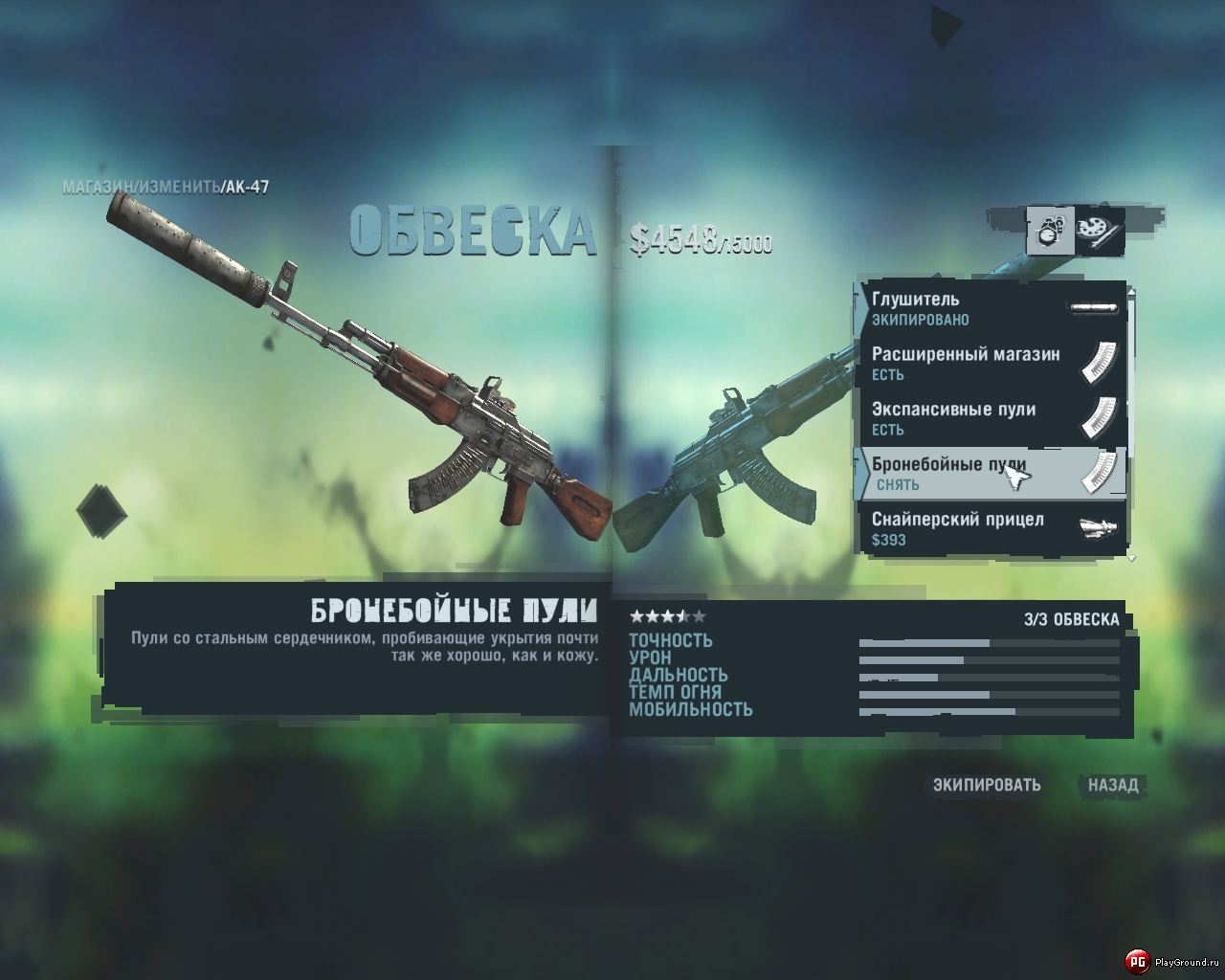Click the ЭКИПИРОВАТЬ button
Image resolution: width=1225 pixels, height=980 pixels.
pyautogui.click(x=987, y=785)
